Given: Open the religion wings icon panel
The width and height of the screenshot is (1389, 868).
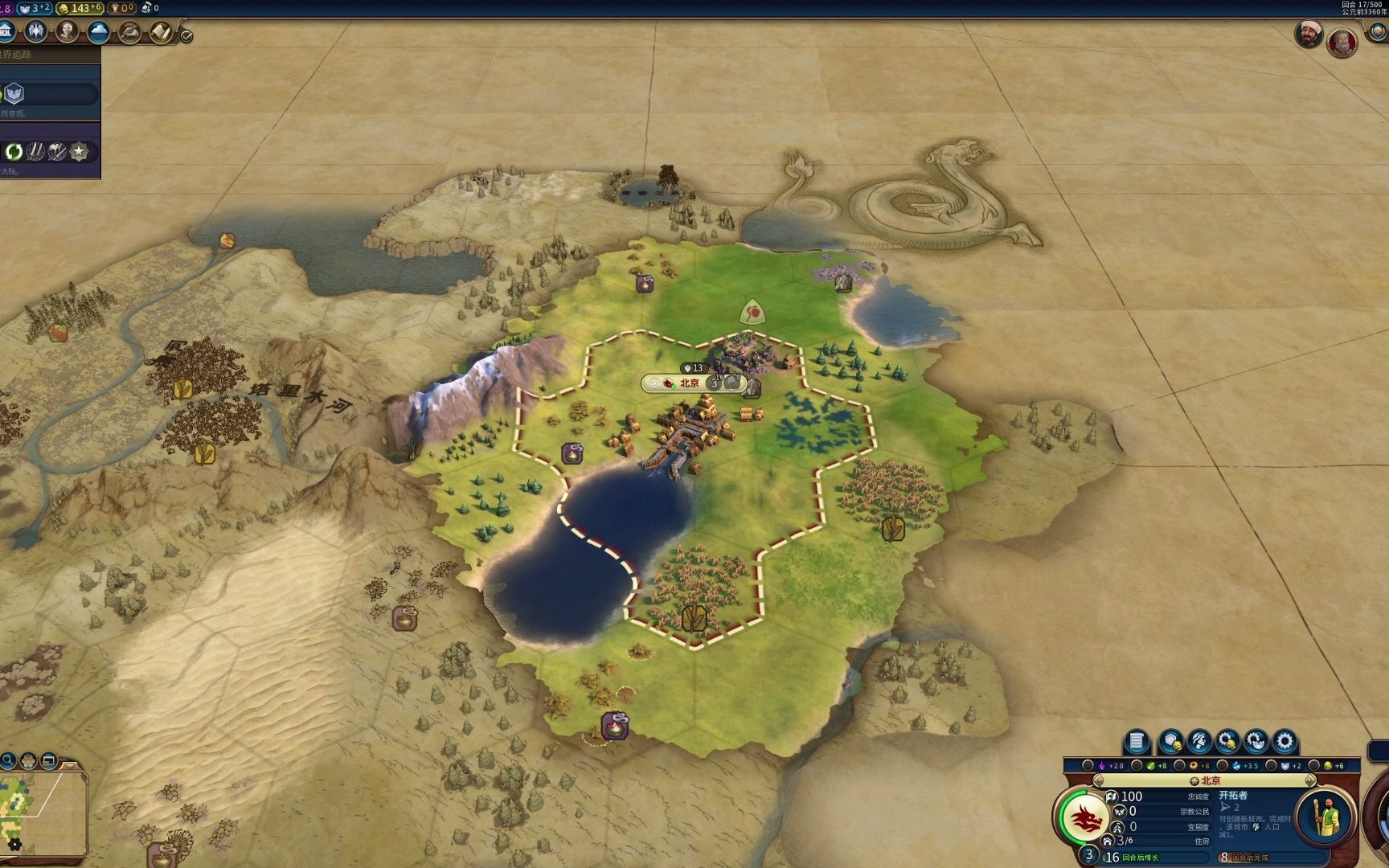Looking at the screenshot, I should (x=36, y=32).
